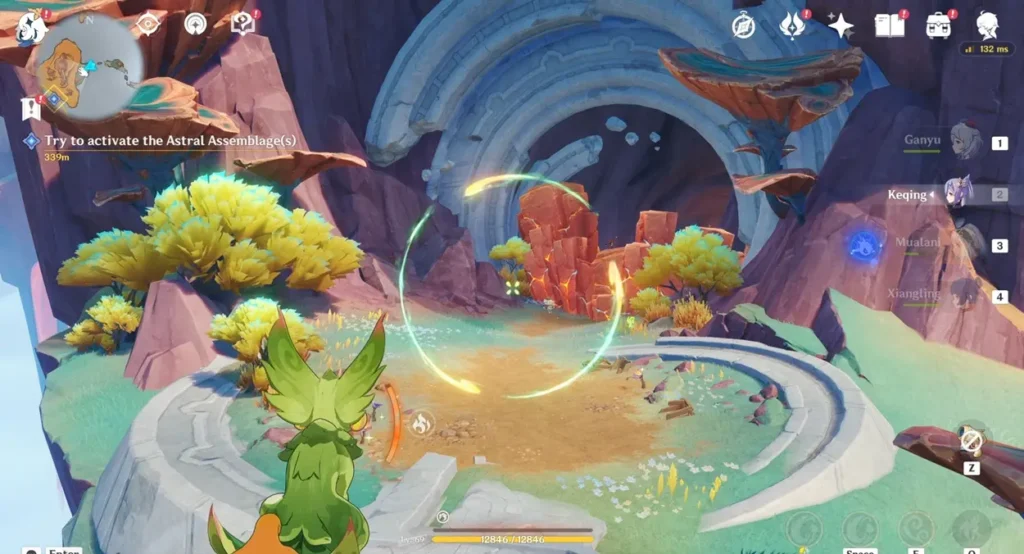Open the quest log bookmark icon
This screenshot has height=554, width=1024.
[29, 109]
